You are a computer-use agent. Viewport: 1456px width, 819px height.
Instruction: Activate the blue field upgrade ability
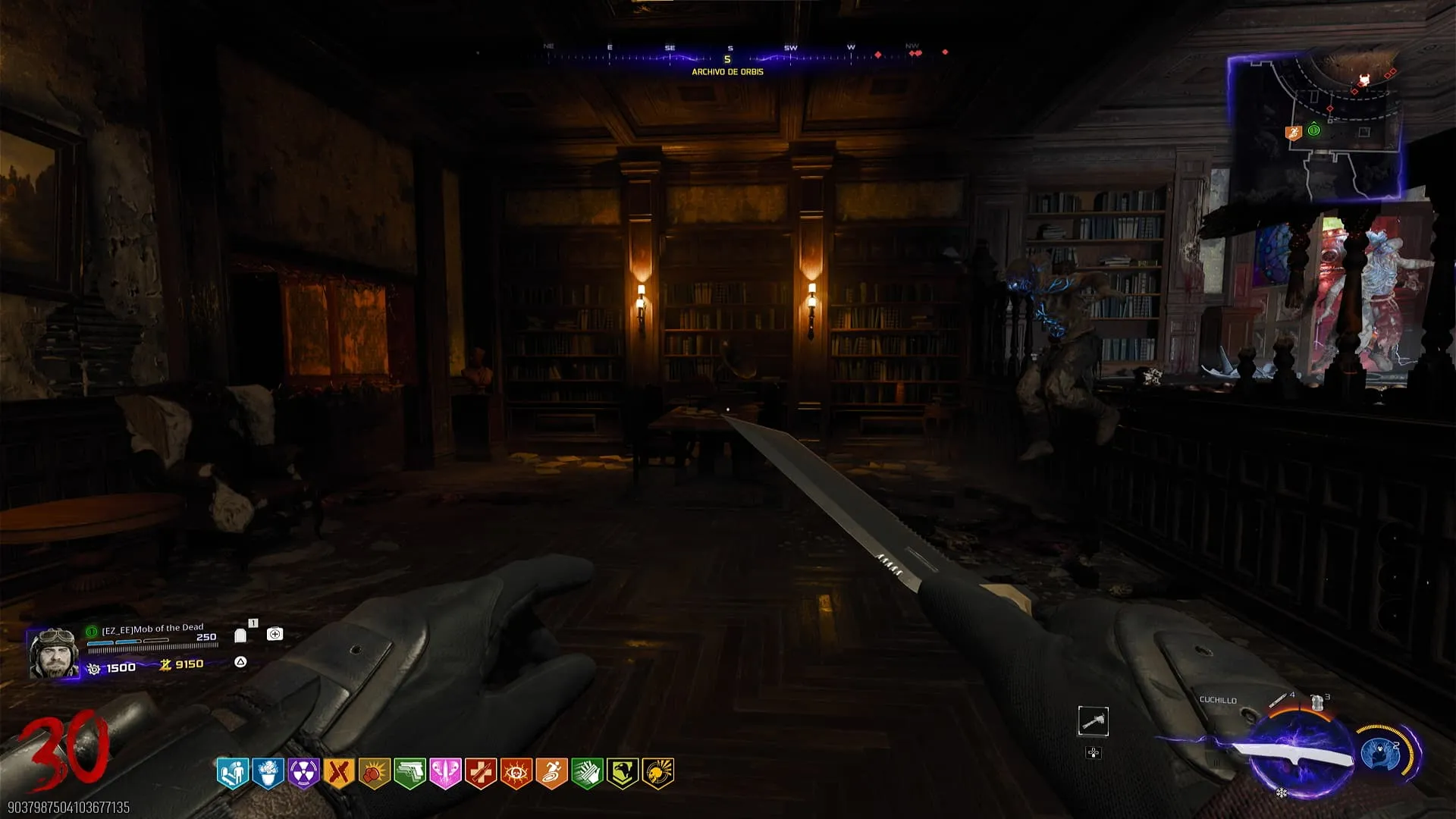tap(1380, 754)
